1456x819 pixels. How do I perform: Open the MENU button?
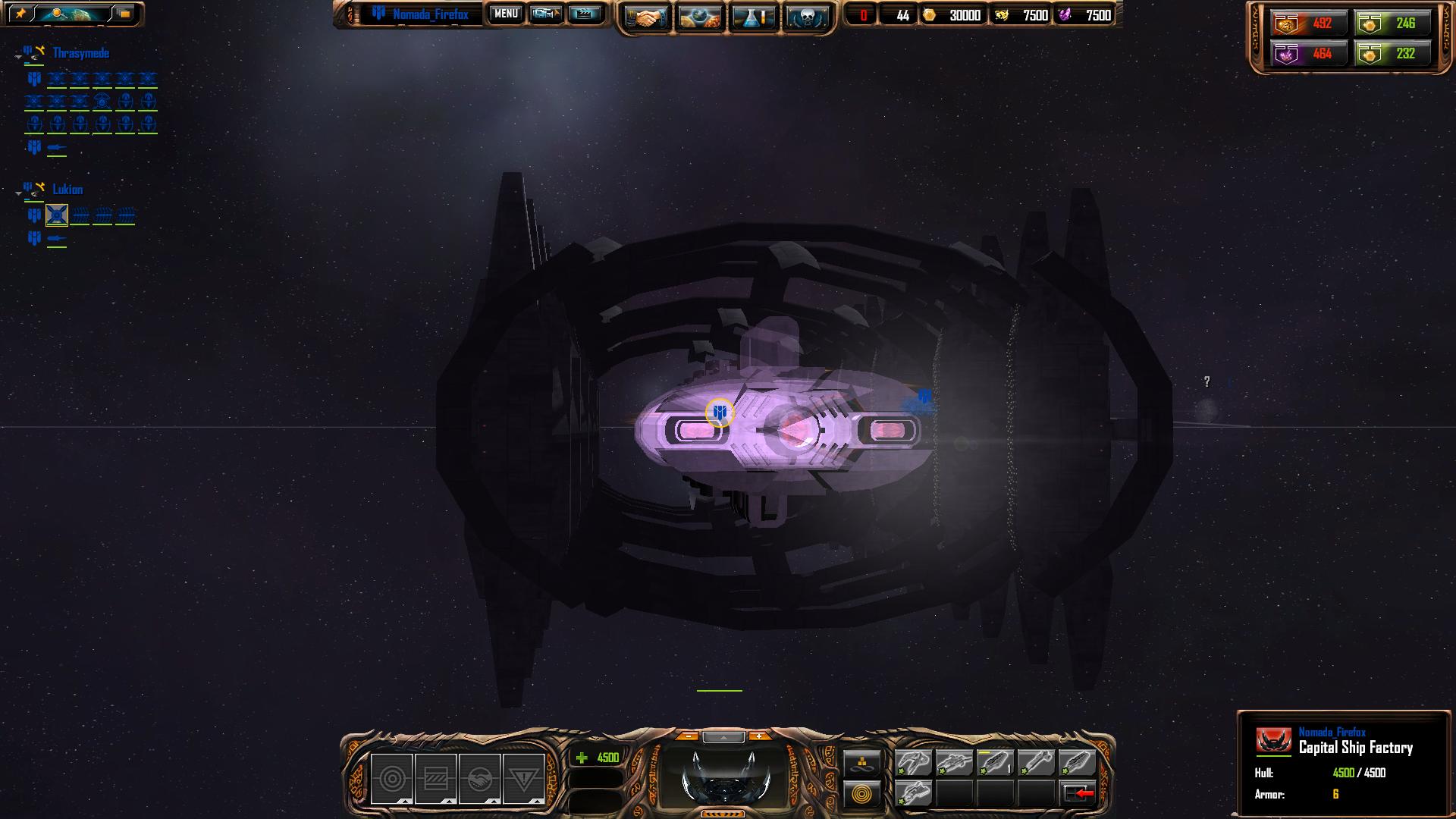click(x=506, y=14)
